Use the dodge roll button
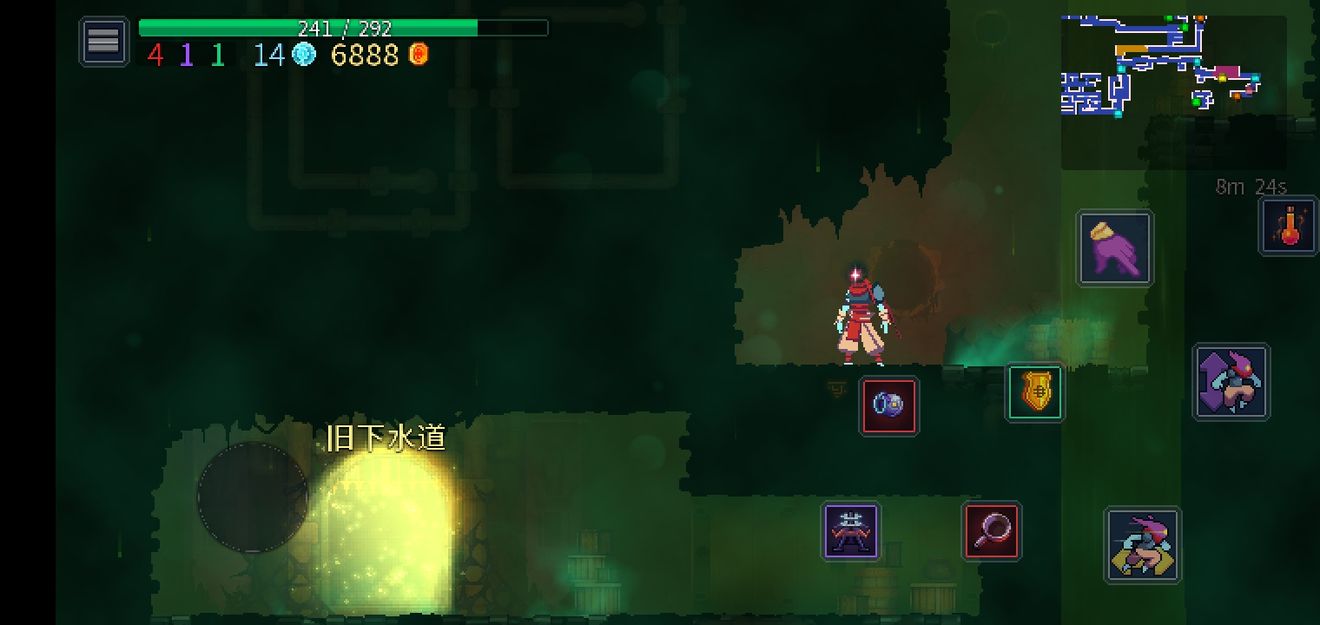The height and width of the screenshot is (625, 1320). coord(1143,545)
